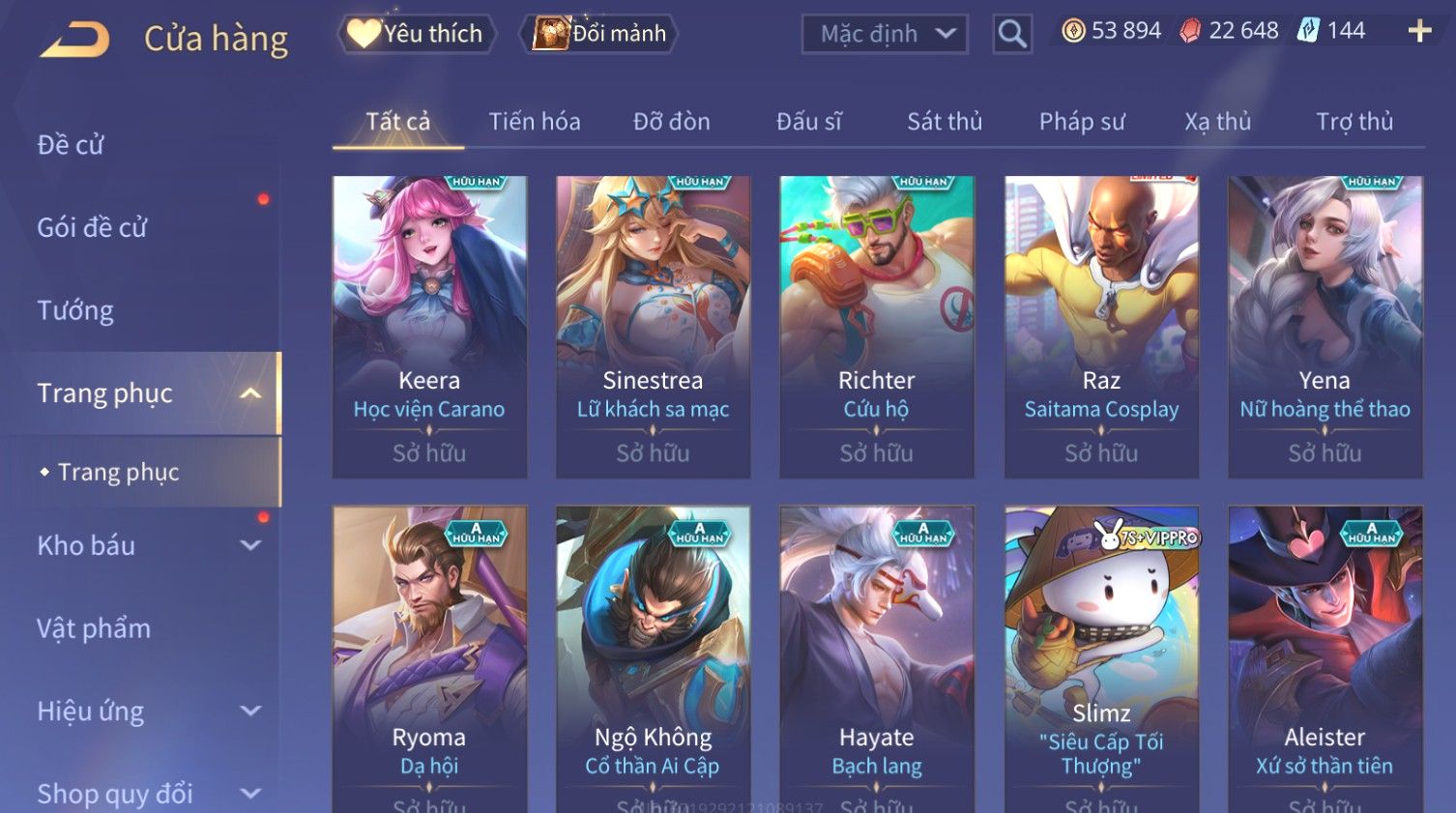Viewport: 1456px width, 813px height.
Task: Select the Keera Học viện Carano skin
Action: pyautogui.click(x=429, y=326)
